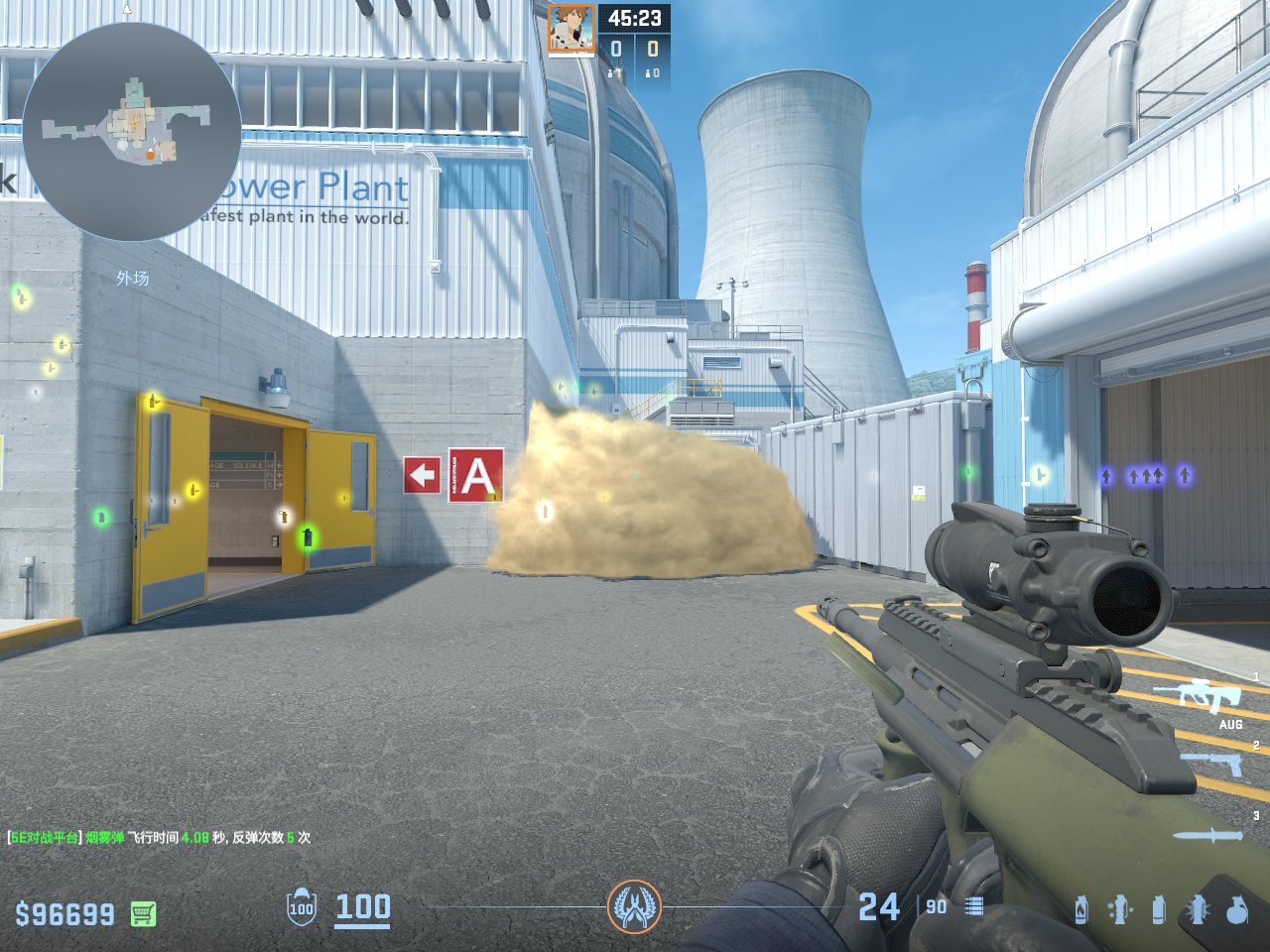This screenshot has height=952, width=1270.
Task: Select the player avatar portrait
Action: (x=571, y=28)
